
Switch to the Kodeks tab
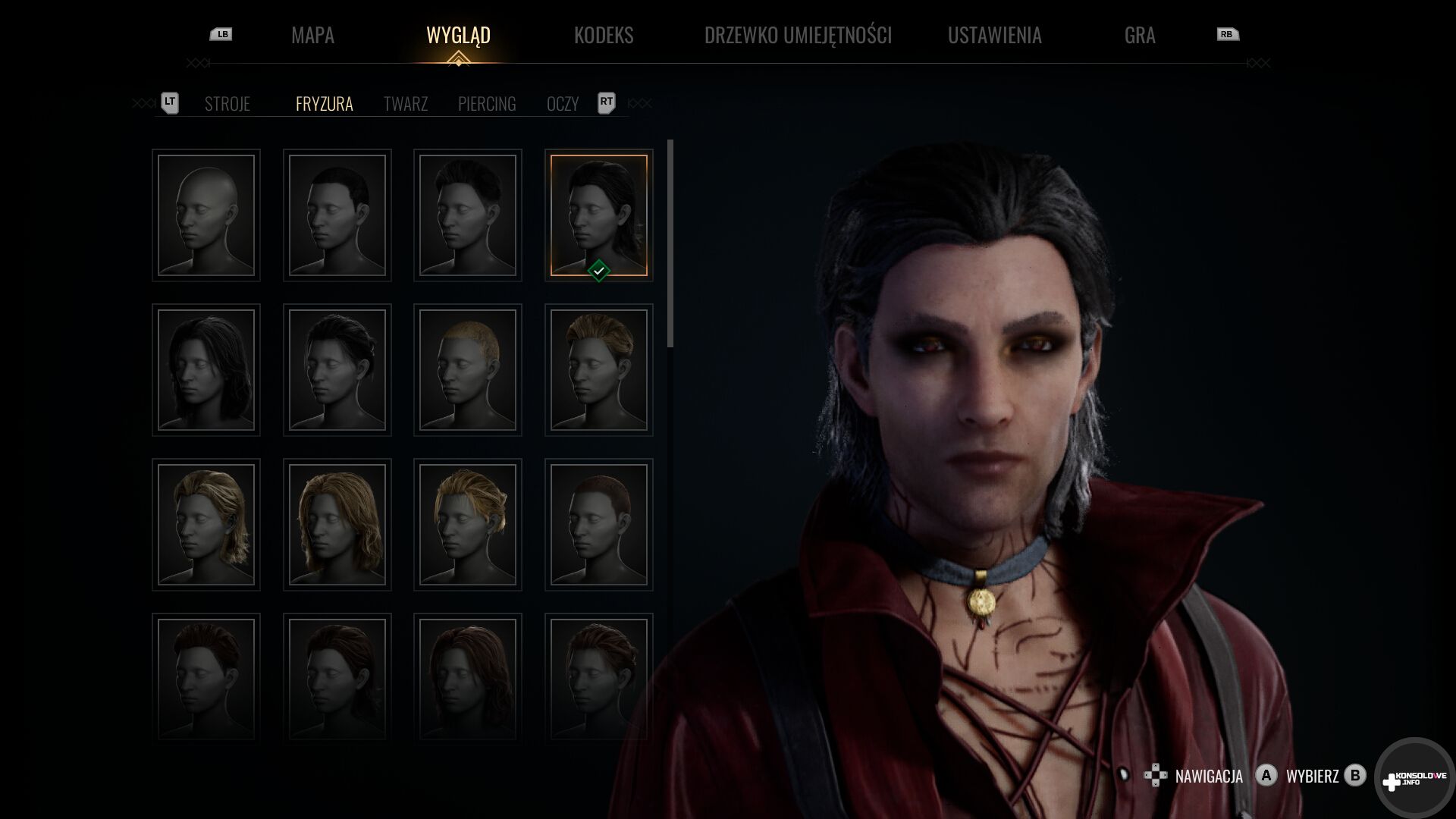tap(603, 35)
